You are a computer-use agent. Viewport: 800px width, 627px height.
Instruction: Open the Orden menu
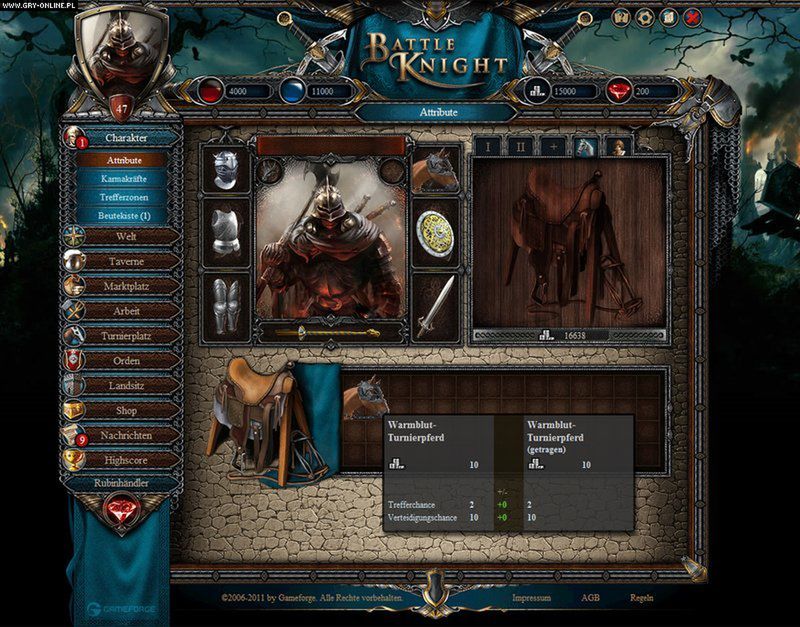coord(126,360)
